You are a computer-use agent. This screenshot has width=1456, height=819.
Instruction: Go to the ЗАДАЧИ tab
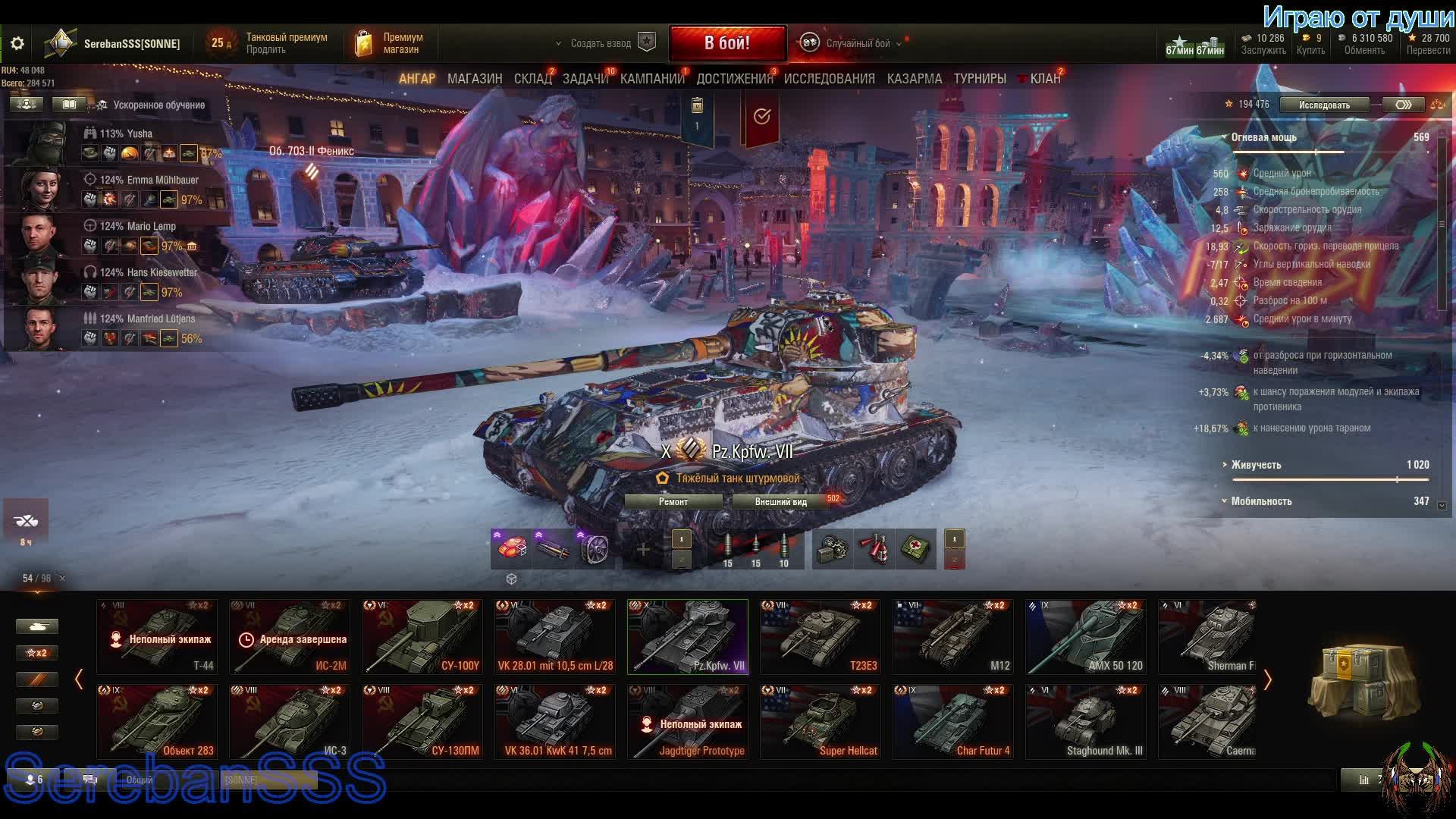point(585,79)
